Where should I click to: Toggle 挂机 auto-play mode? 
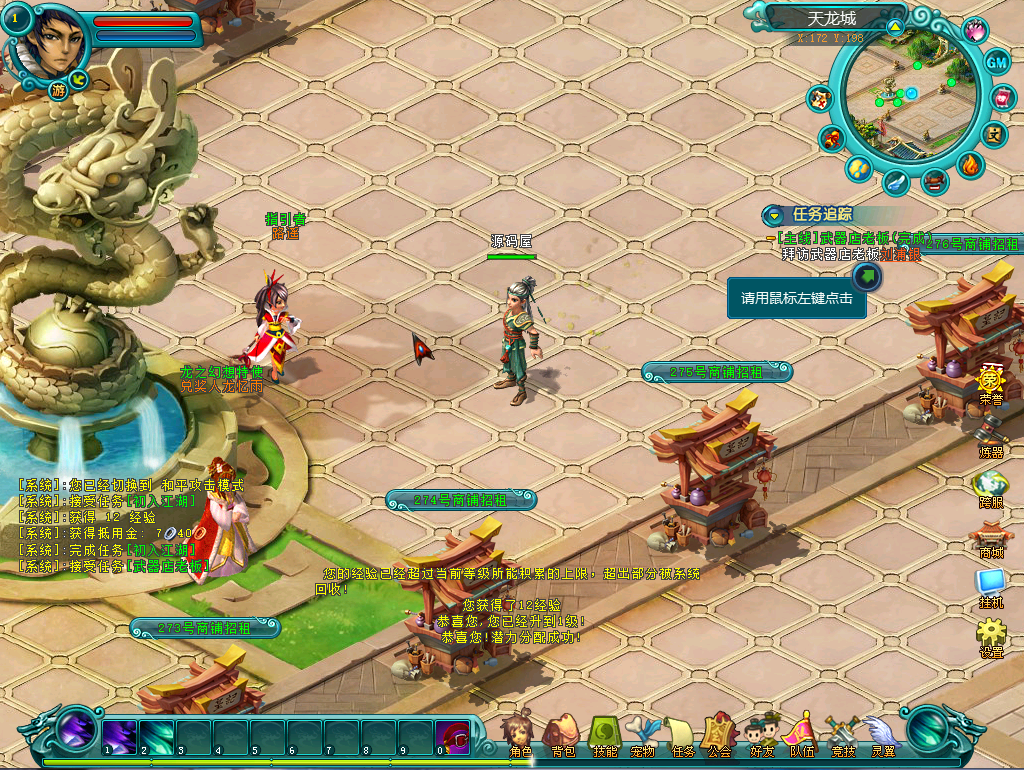tap(990, 586)
